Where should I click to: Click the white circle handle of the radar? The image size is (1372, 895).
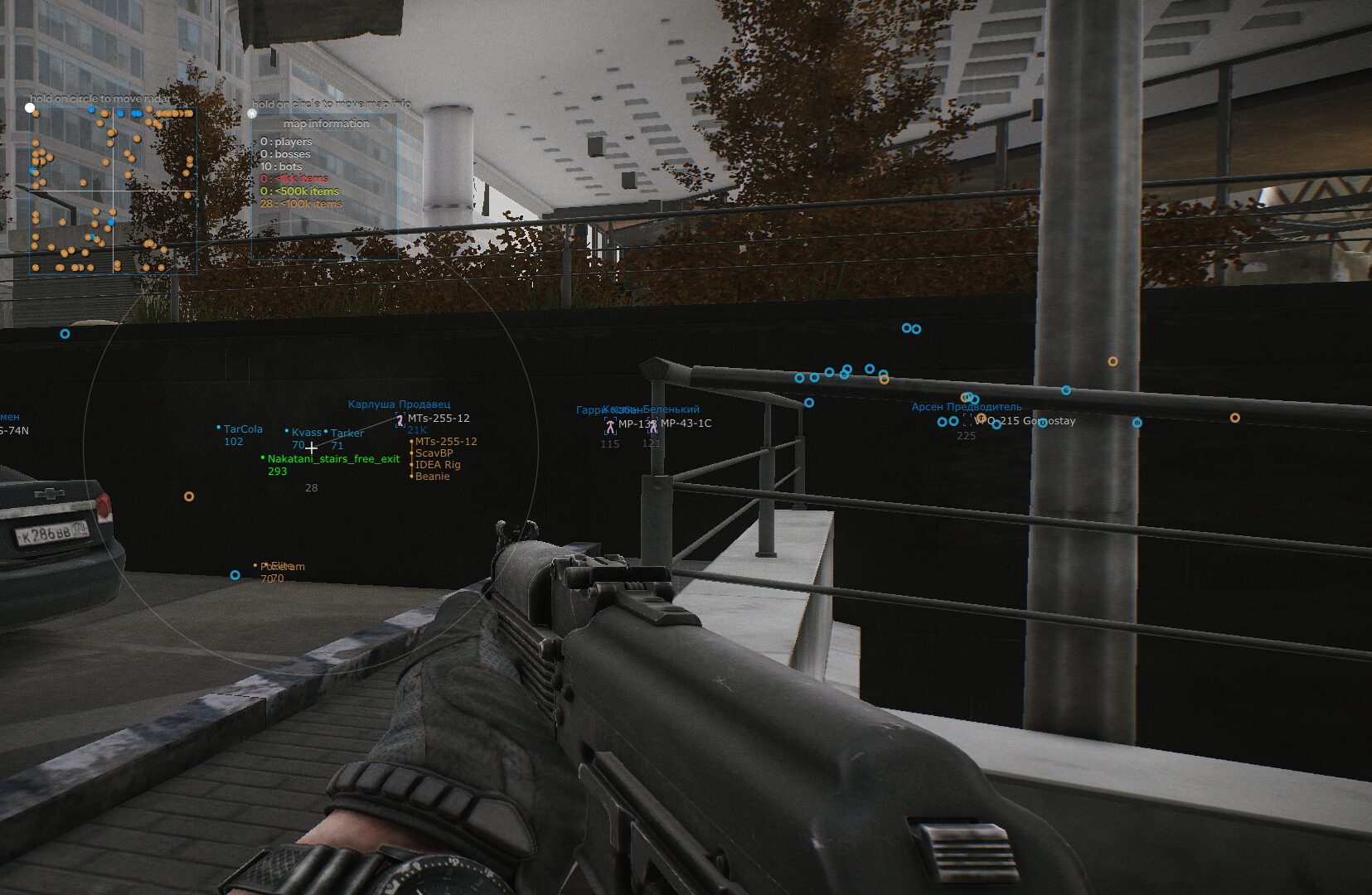(31, 107)
